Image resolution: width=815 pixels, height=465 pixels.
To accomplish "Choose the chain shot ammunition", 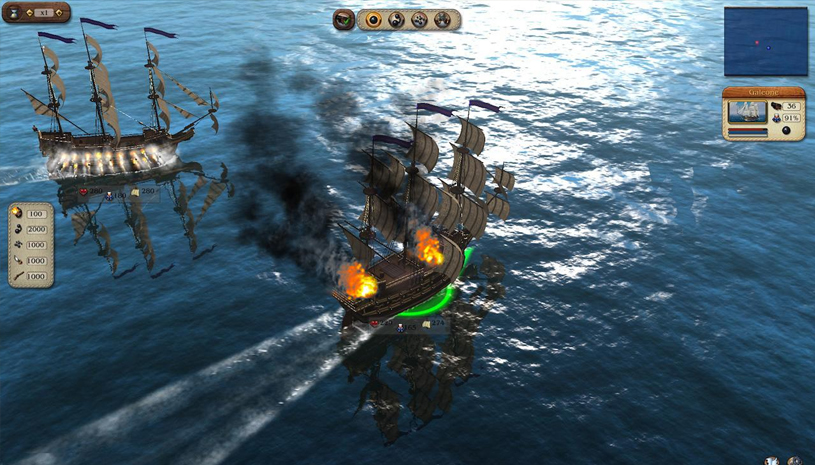I will tap(397, 19).
